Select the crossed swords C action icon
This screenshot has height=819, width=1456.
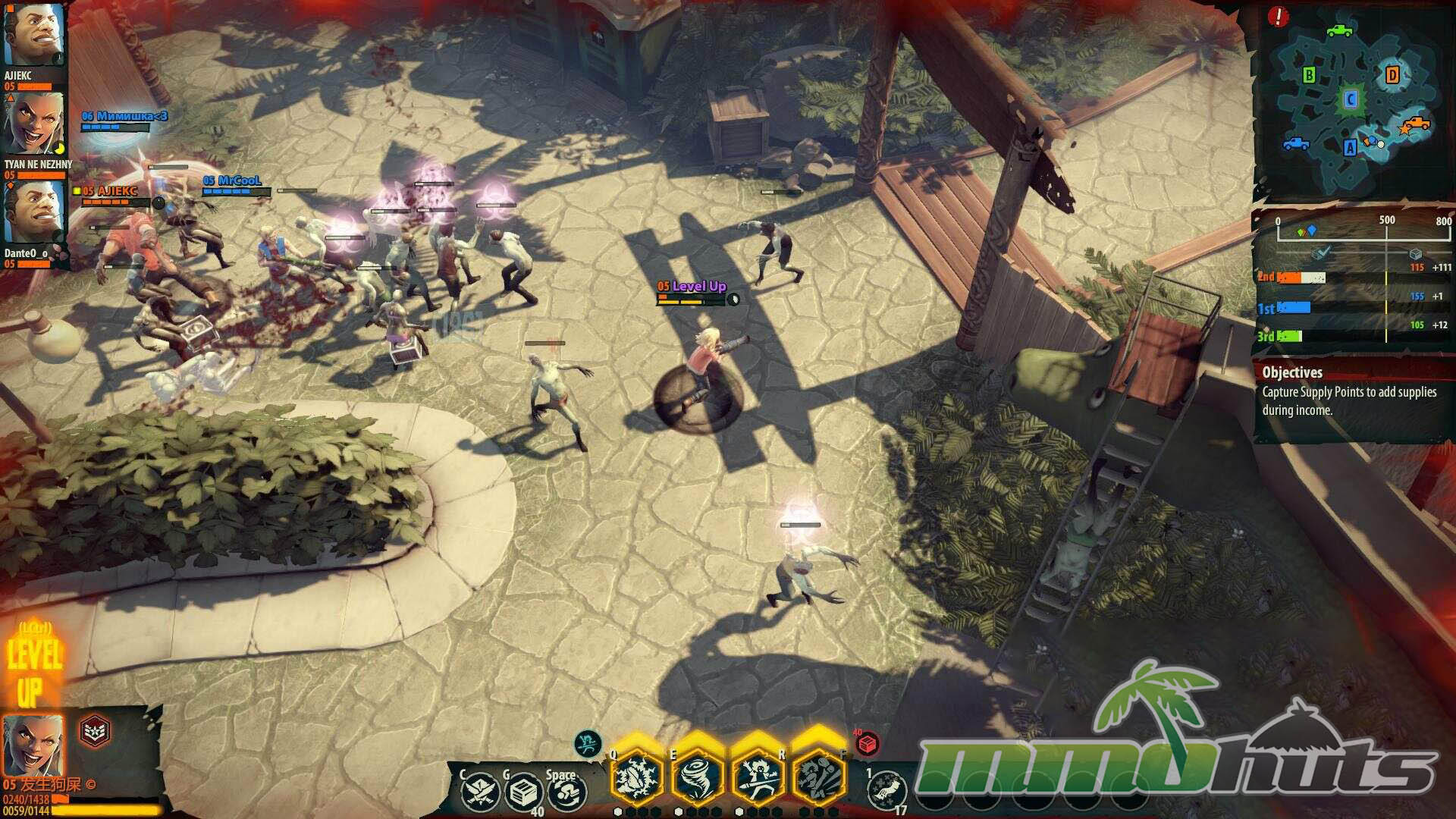tap(480, 792)
